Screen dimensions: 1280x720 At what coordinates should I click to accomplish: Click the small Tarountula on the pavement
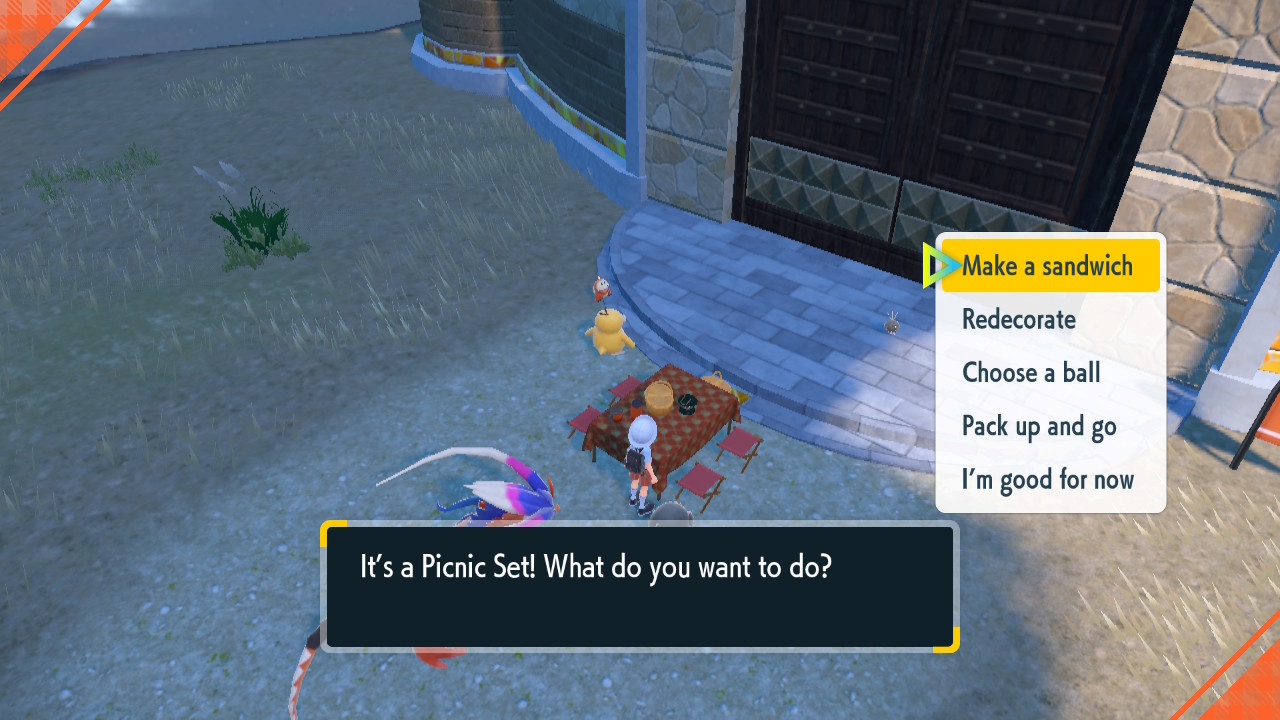tap(892, 327)
